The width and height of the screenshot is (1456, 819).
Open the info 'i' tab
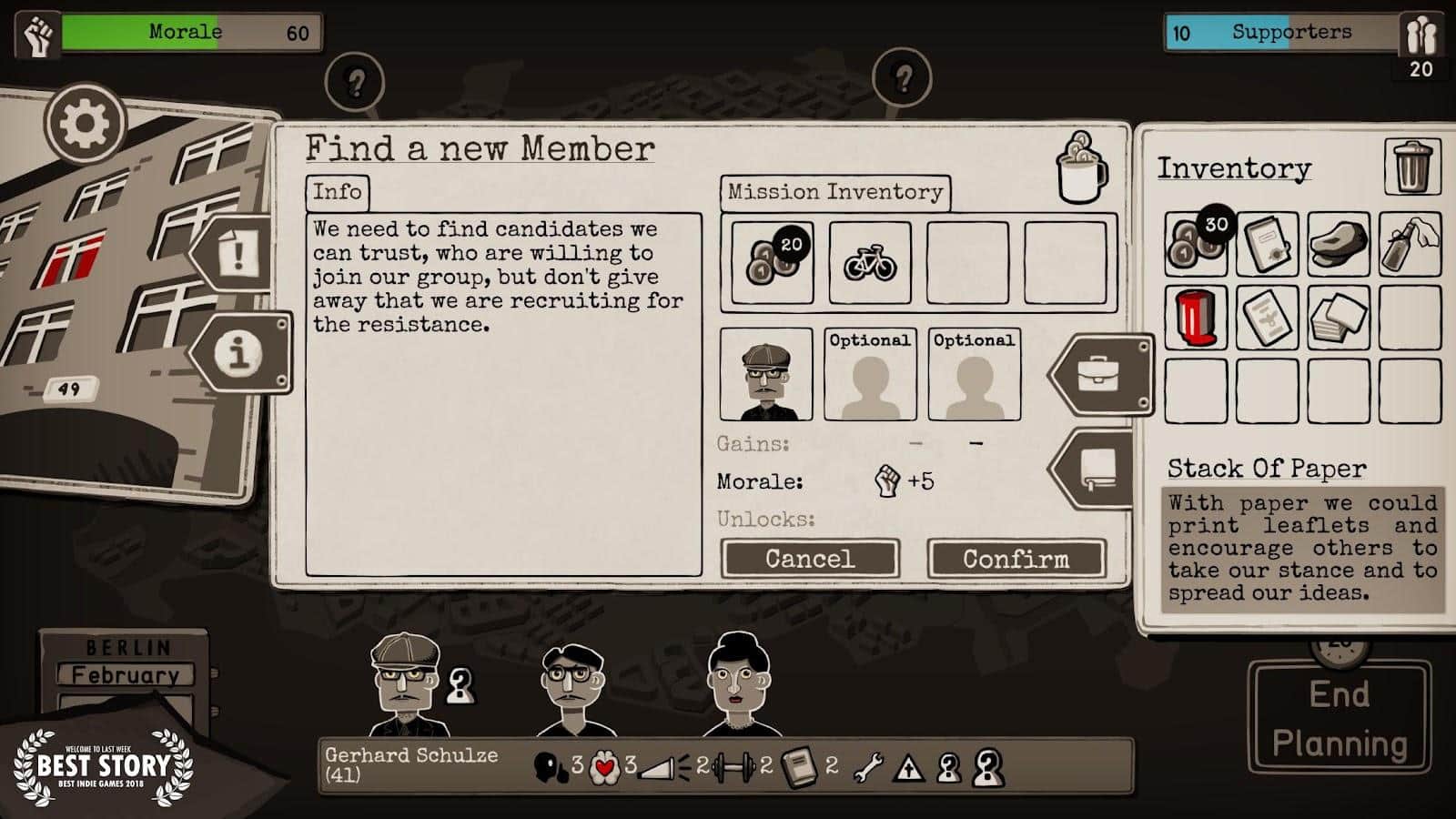[240, 352]
